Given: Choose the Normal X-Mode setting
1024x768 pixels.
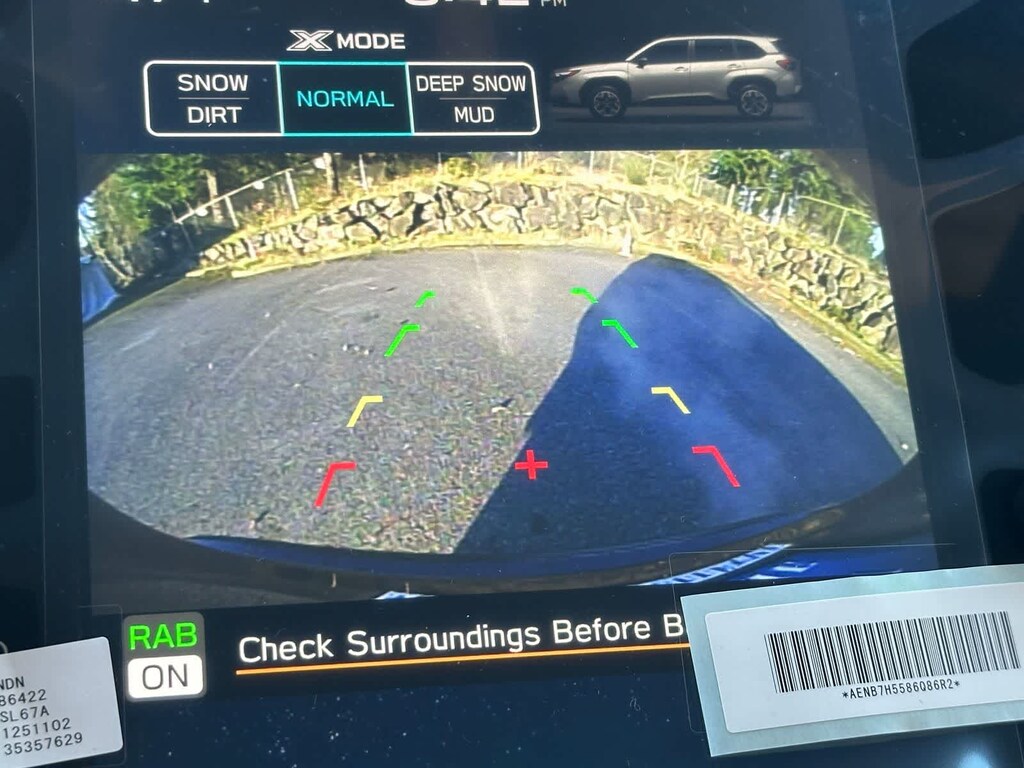Looking at the screenshot, I should pyautogui.click(x=345, y=99).
